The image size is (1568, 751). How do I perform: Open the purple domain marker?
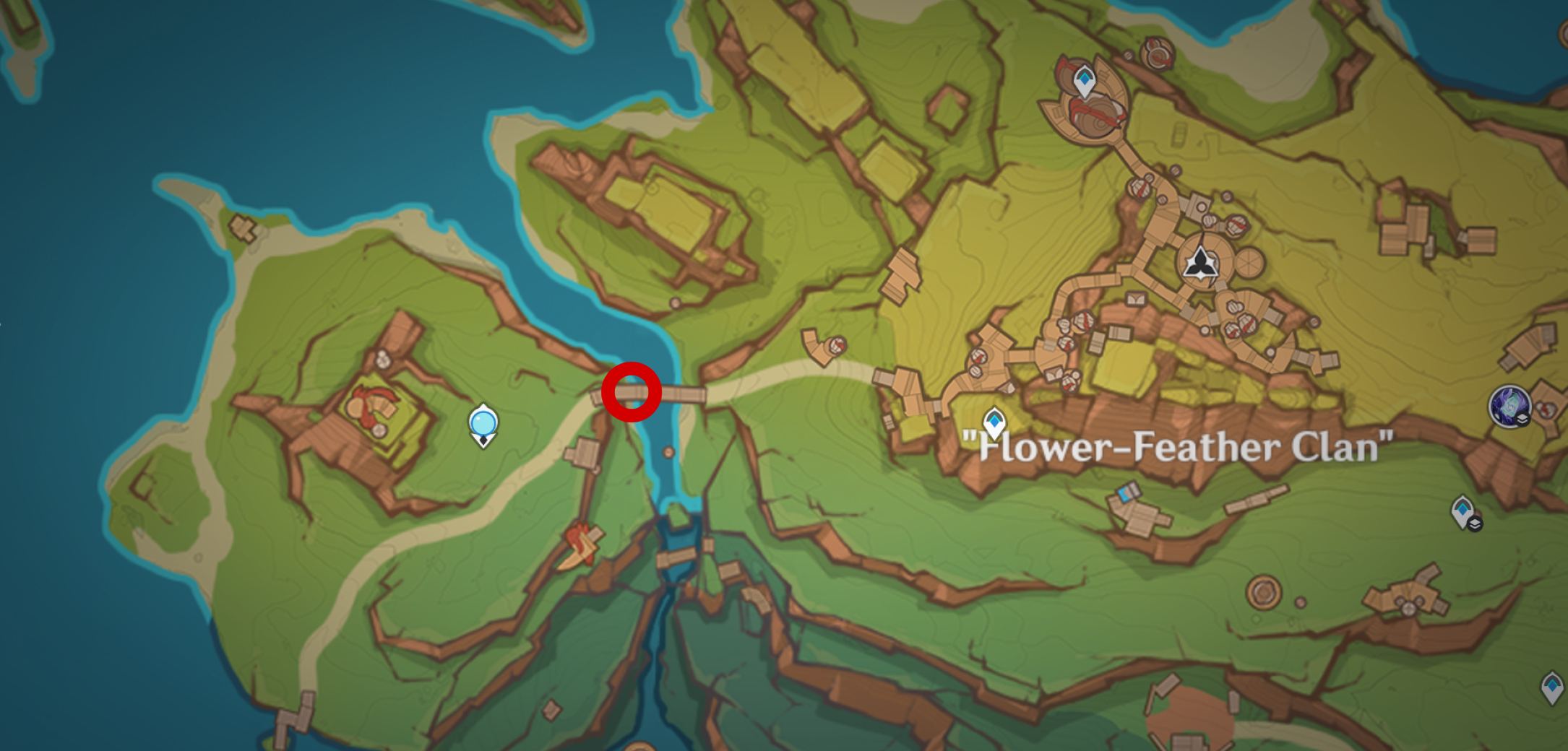[x=1509, y=407]
